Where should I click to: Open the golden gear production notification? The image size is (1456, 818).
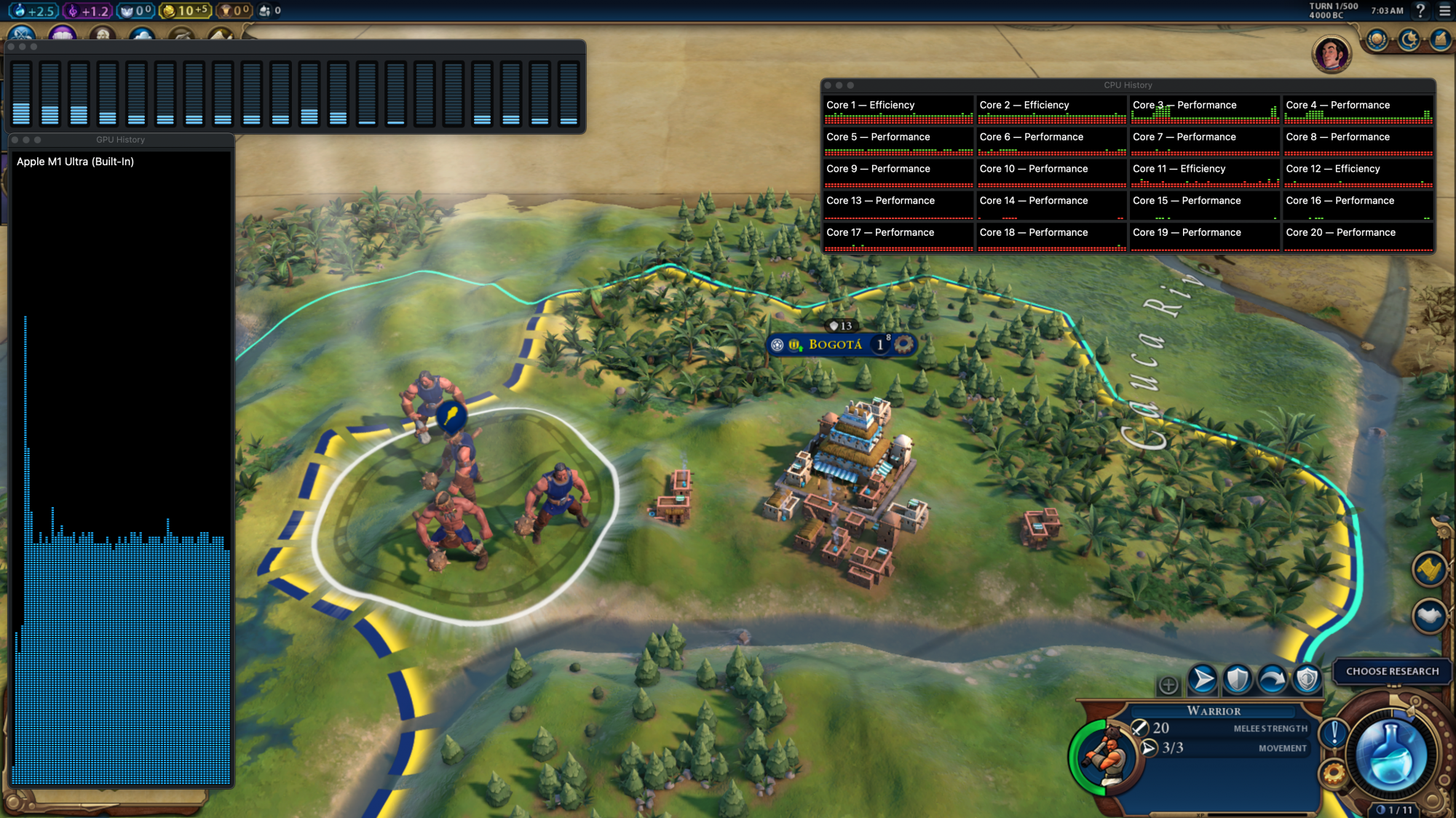(x=1334, y=773)
